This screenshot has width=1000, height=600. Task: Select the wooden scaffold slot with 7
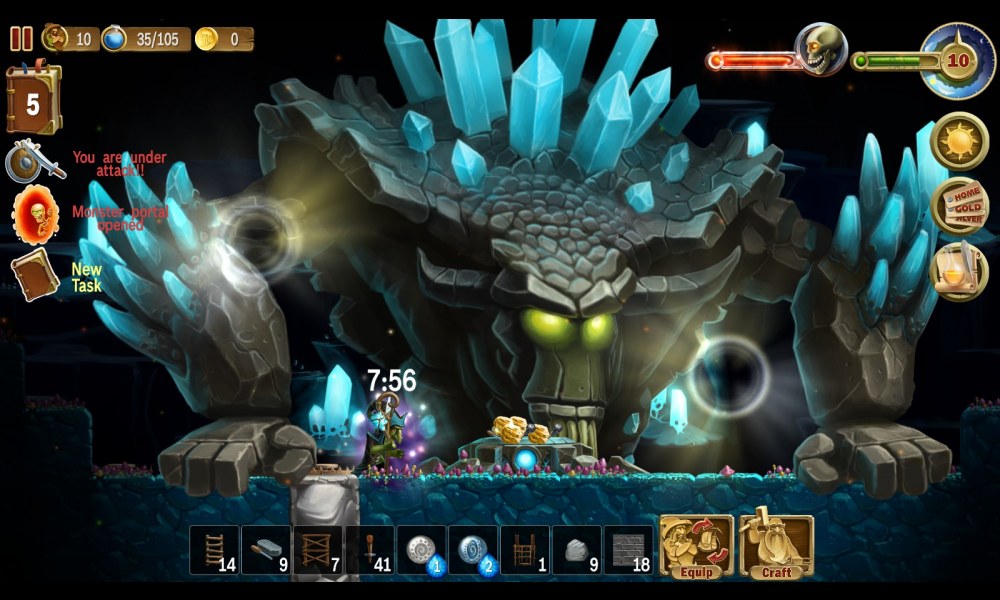[318, 550]
